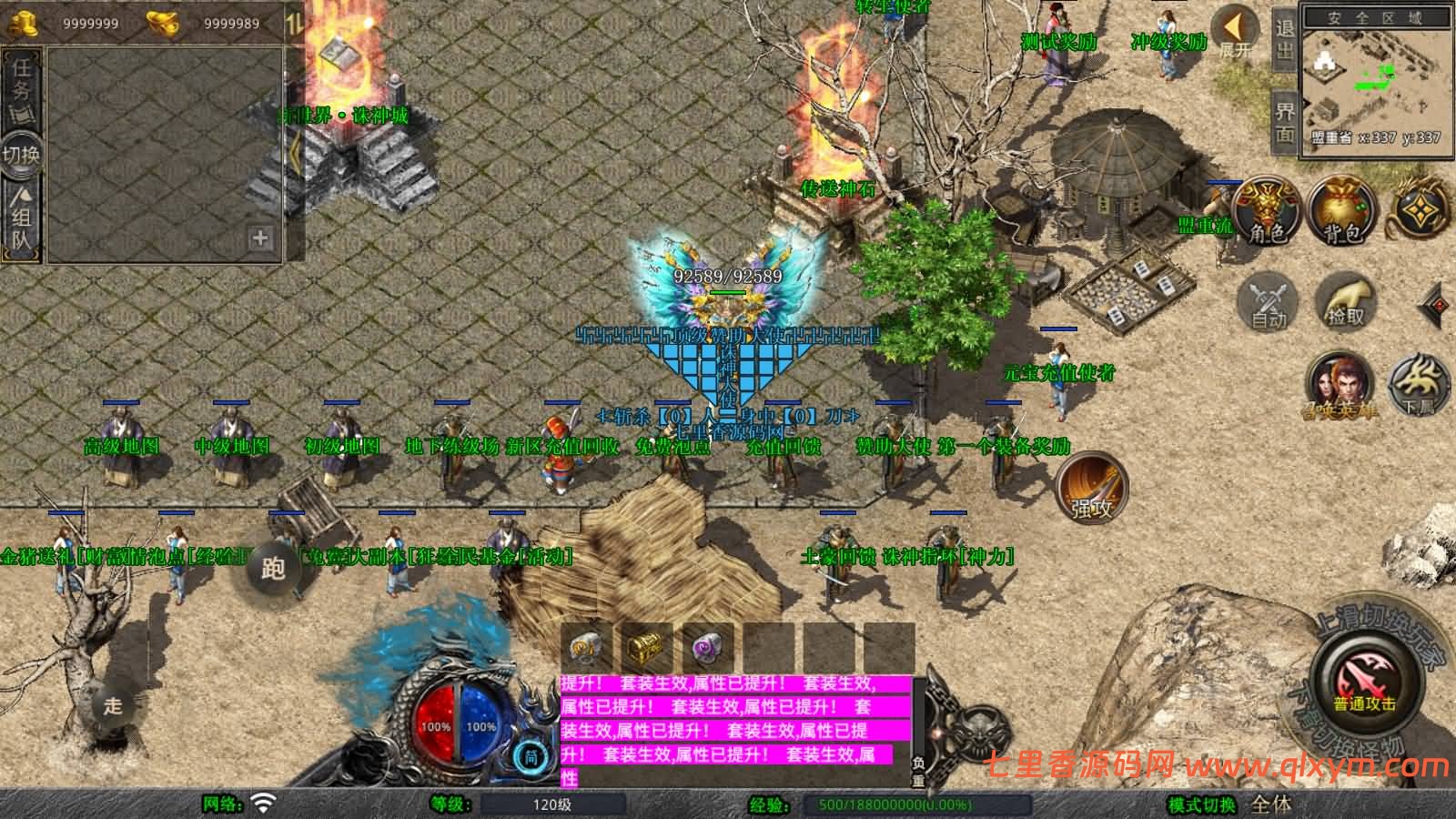Open the 界面 interface tab
1456x819 pixels.
1284,121
